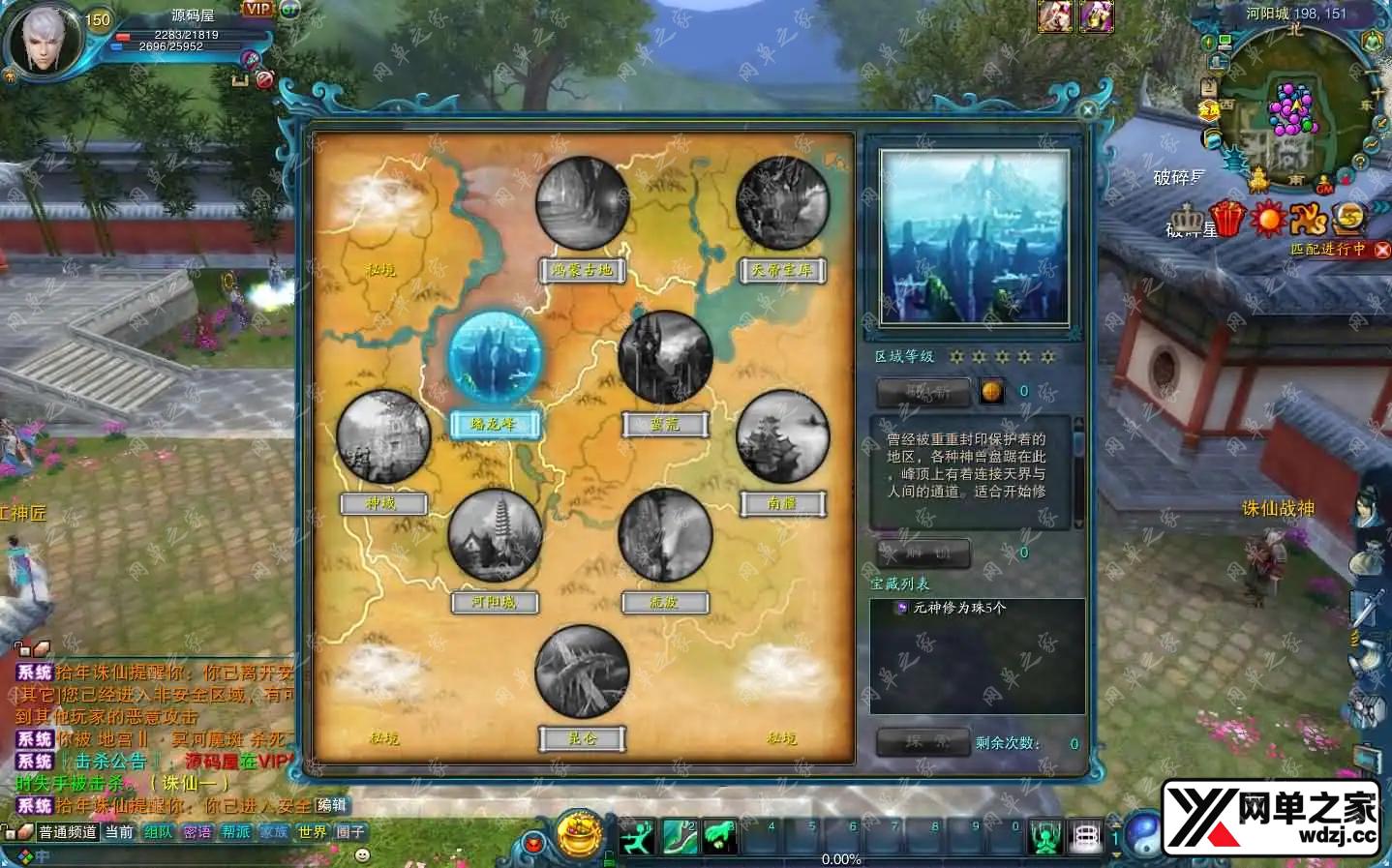
Task: Close the treasure map window
Action: tap(1087, 110)
